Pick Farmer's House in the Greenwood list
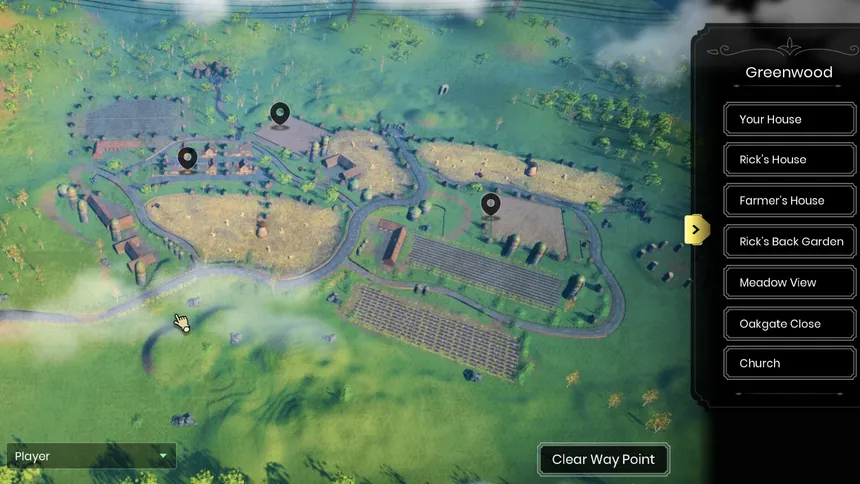Viewport: 860px width, 484px height. coord(790,201)
